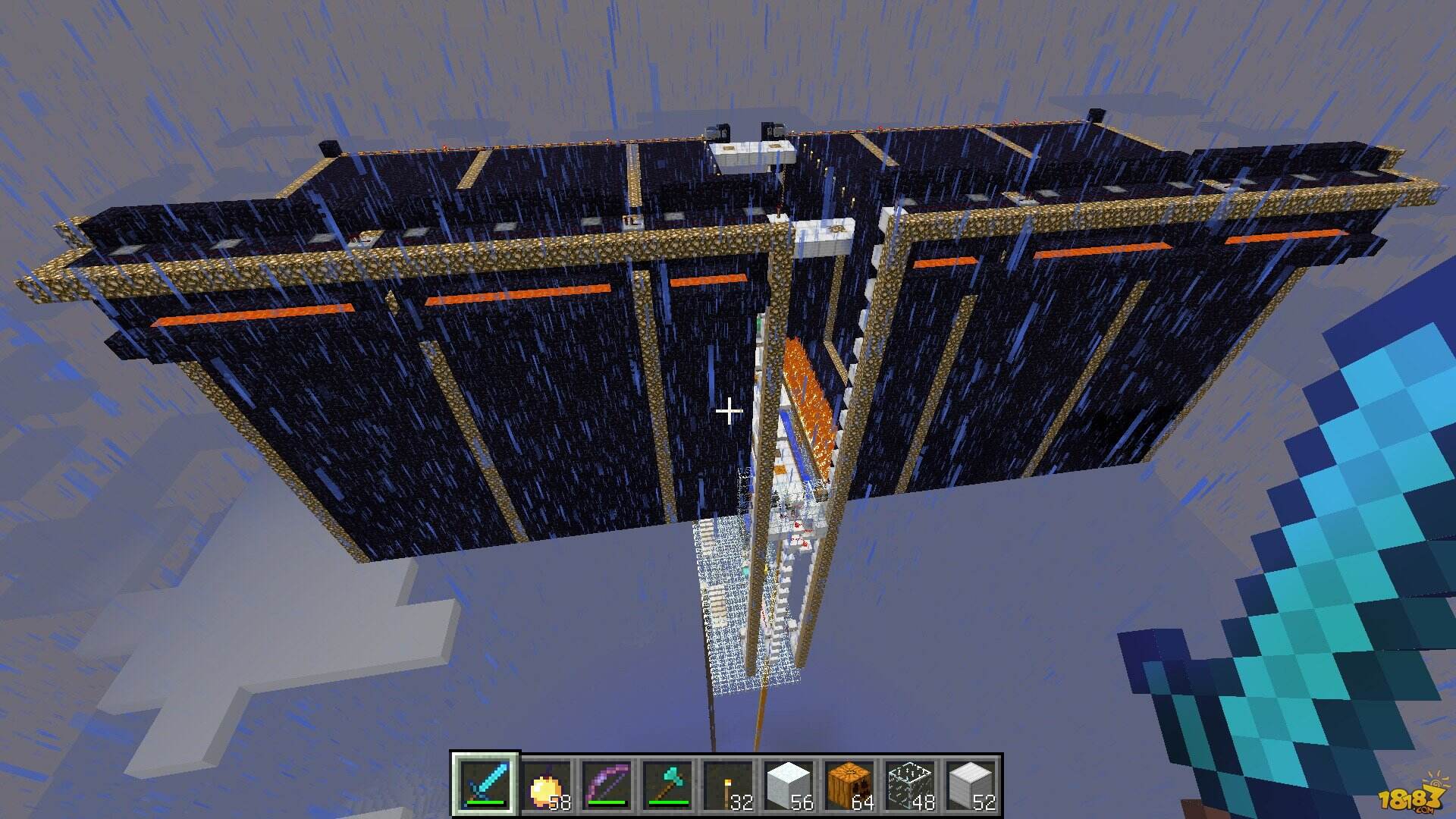
Task: Select the quartz block stack of 52
Action: (971, 786)
